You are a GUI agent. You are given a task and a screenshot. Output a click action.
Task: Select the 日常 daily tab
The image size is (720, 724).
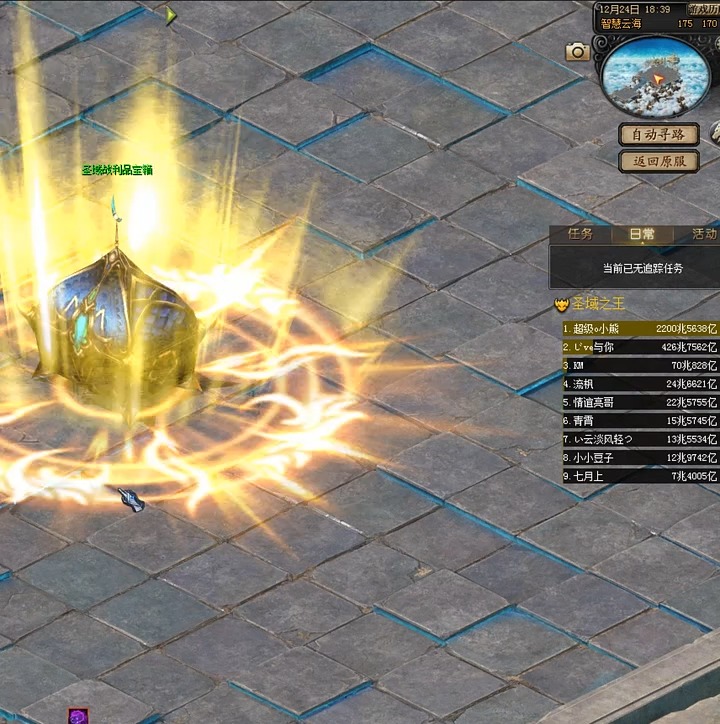point(641,234)
